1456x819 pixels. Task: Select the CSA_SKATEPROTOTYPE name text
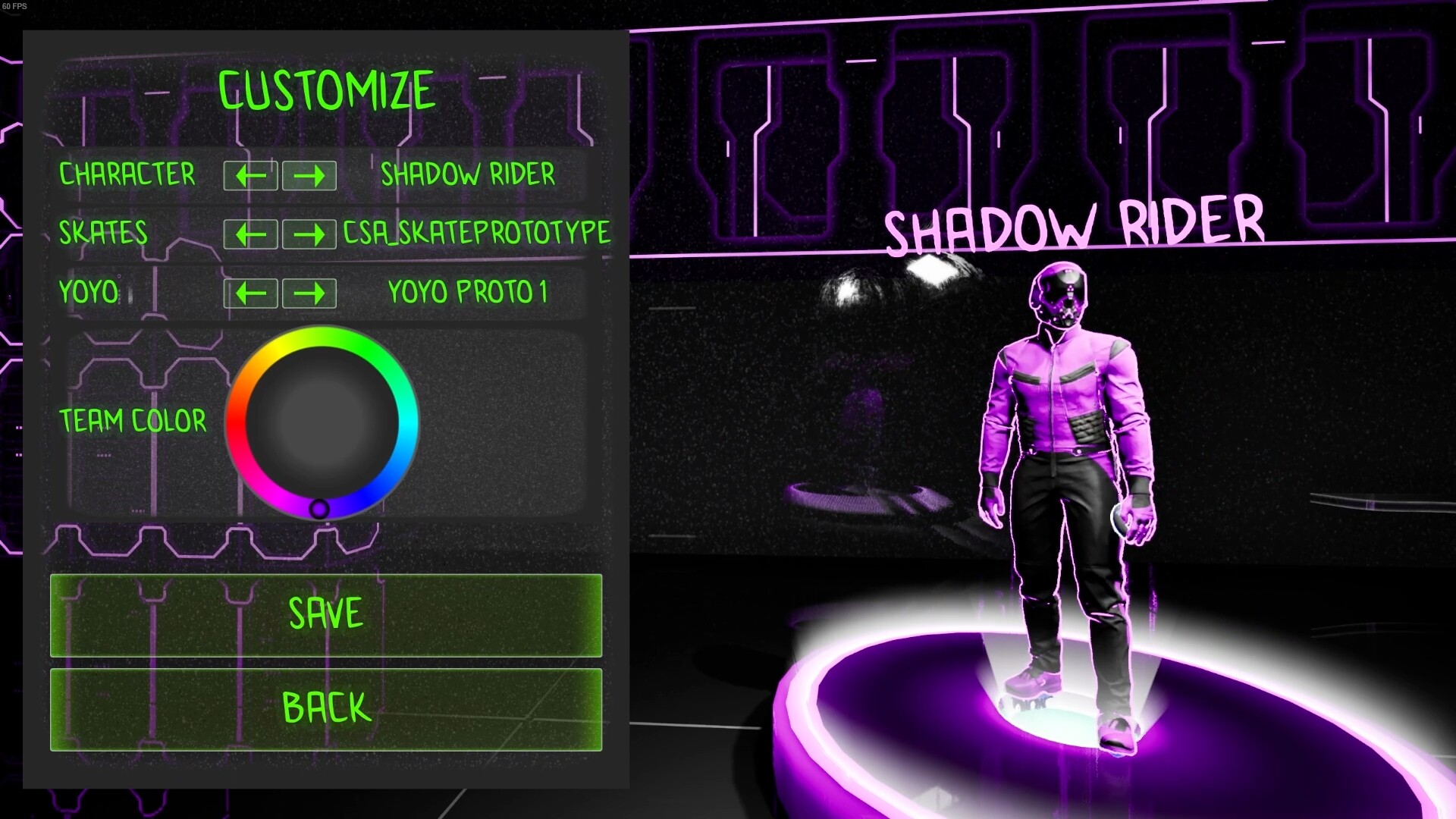coord(477,234)
